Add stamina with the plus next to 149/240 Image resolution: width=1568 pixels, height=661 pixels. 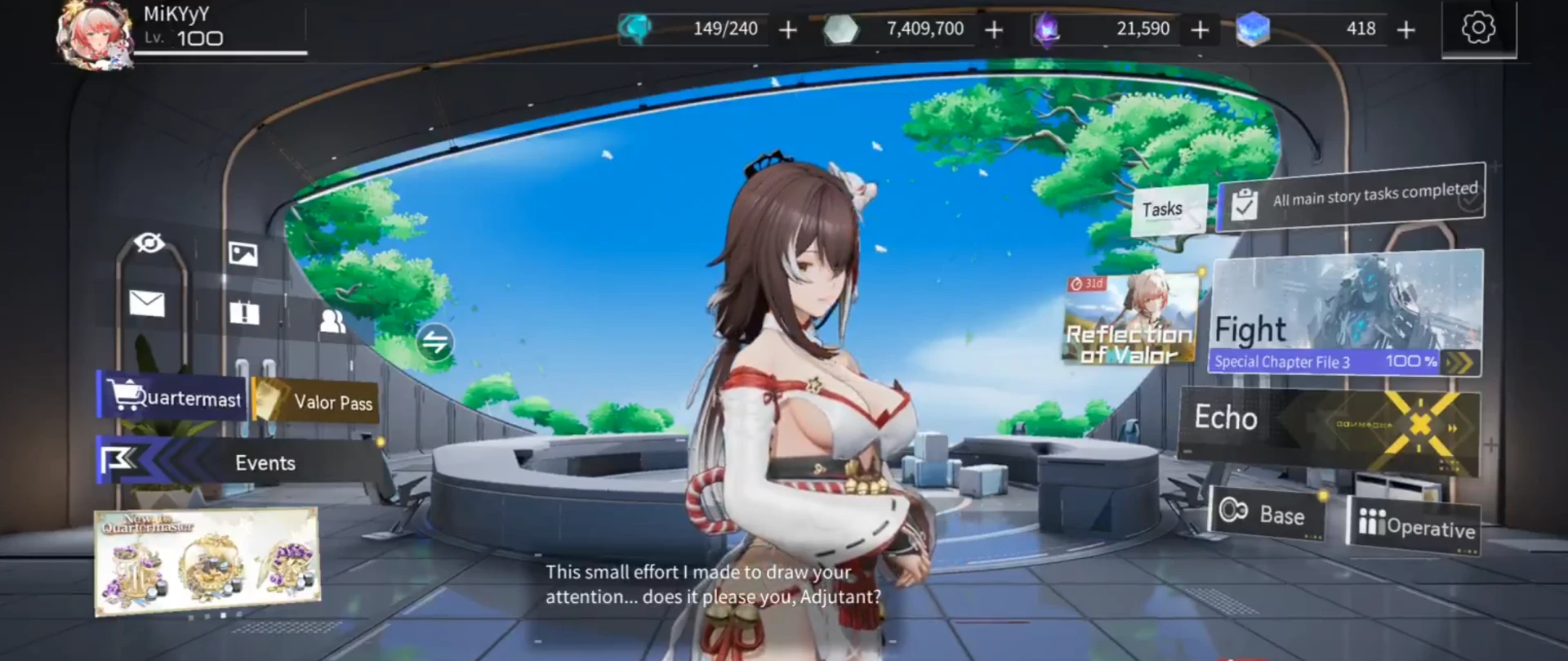pos(788,30)
